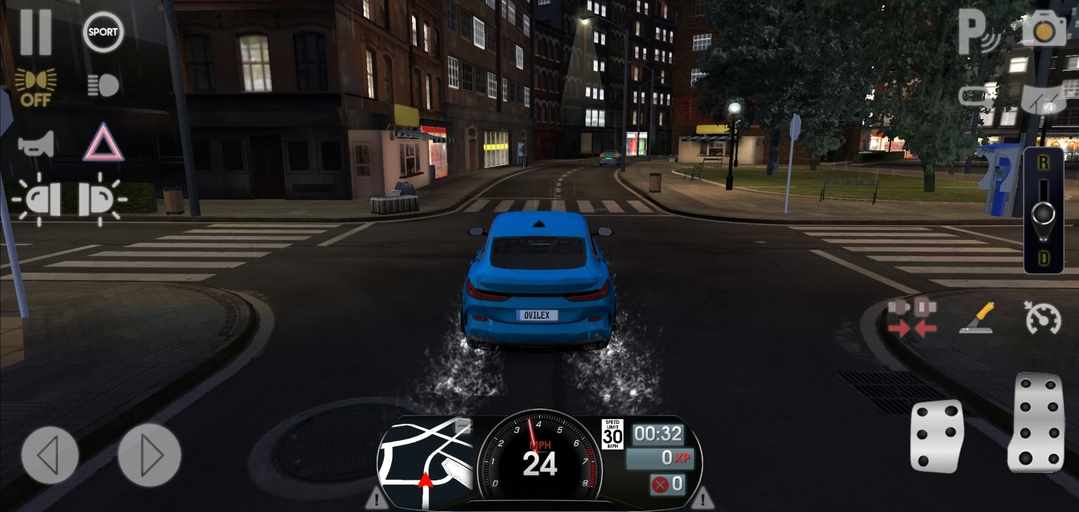Steer right with the right arrow button
This screenshot has width=1079, height=512.
[x=149, y=455]
